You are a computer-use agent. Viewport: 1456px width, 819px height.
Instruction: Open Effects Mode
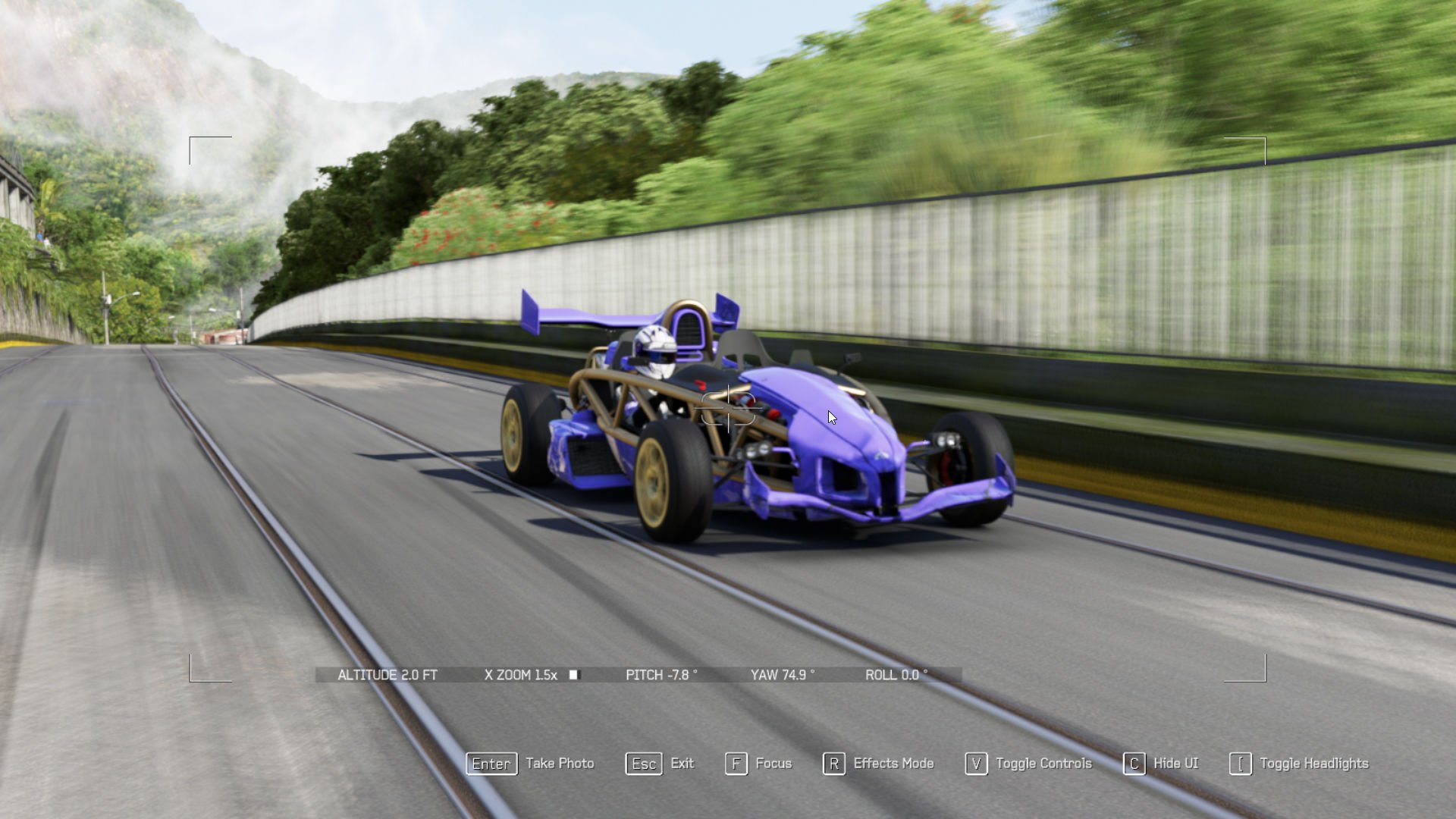pos(893,764)
